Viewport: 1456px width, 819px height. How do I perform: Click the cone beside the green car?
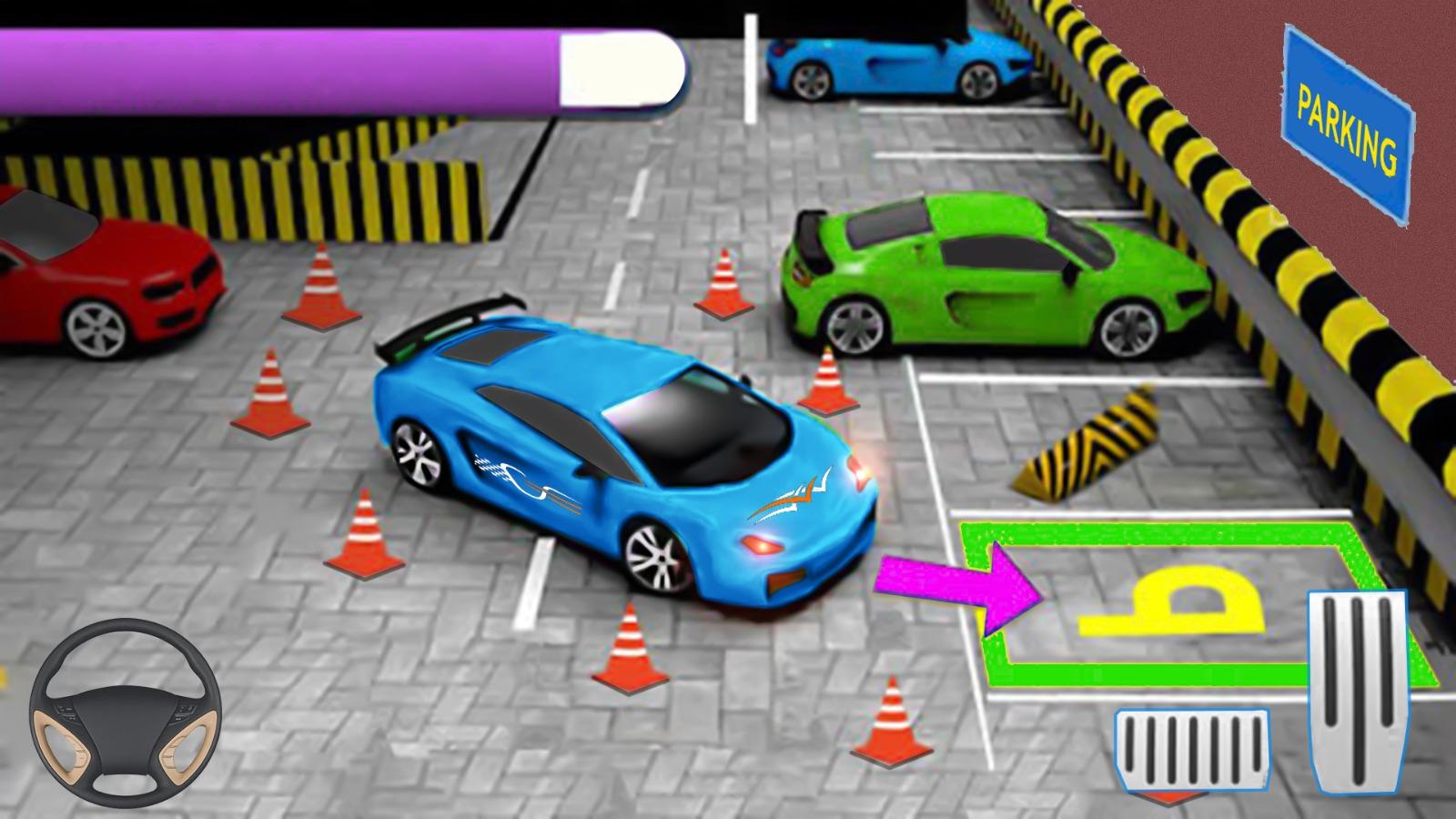[723, 287]
